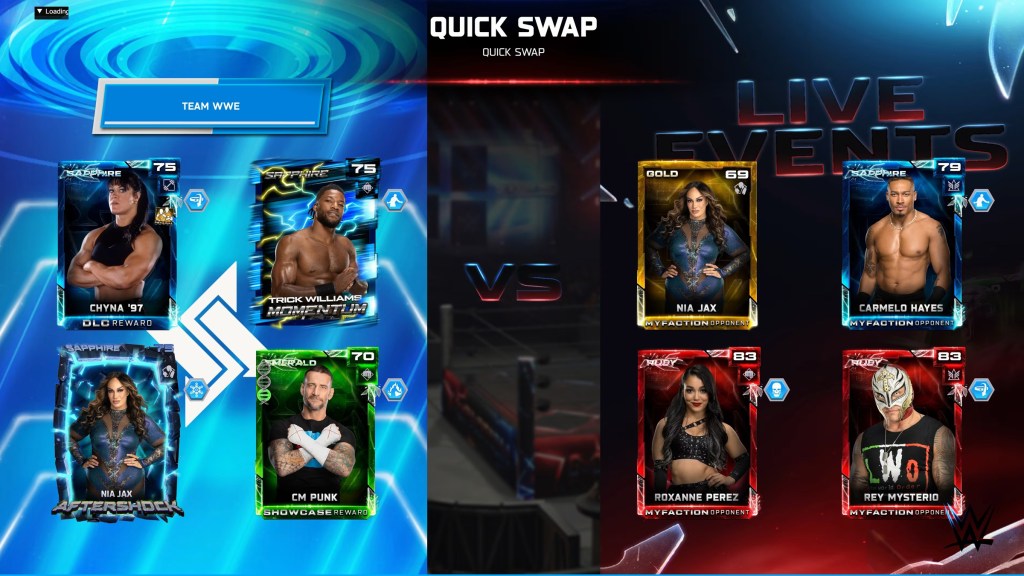Viewport: 1024px width, 576px height.
Task: Inspect the Gold Nia Jax opponent card
Action: [x=697, y=244]
